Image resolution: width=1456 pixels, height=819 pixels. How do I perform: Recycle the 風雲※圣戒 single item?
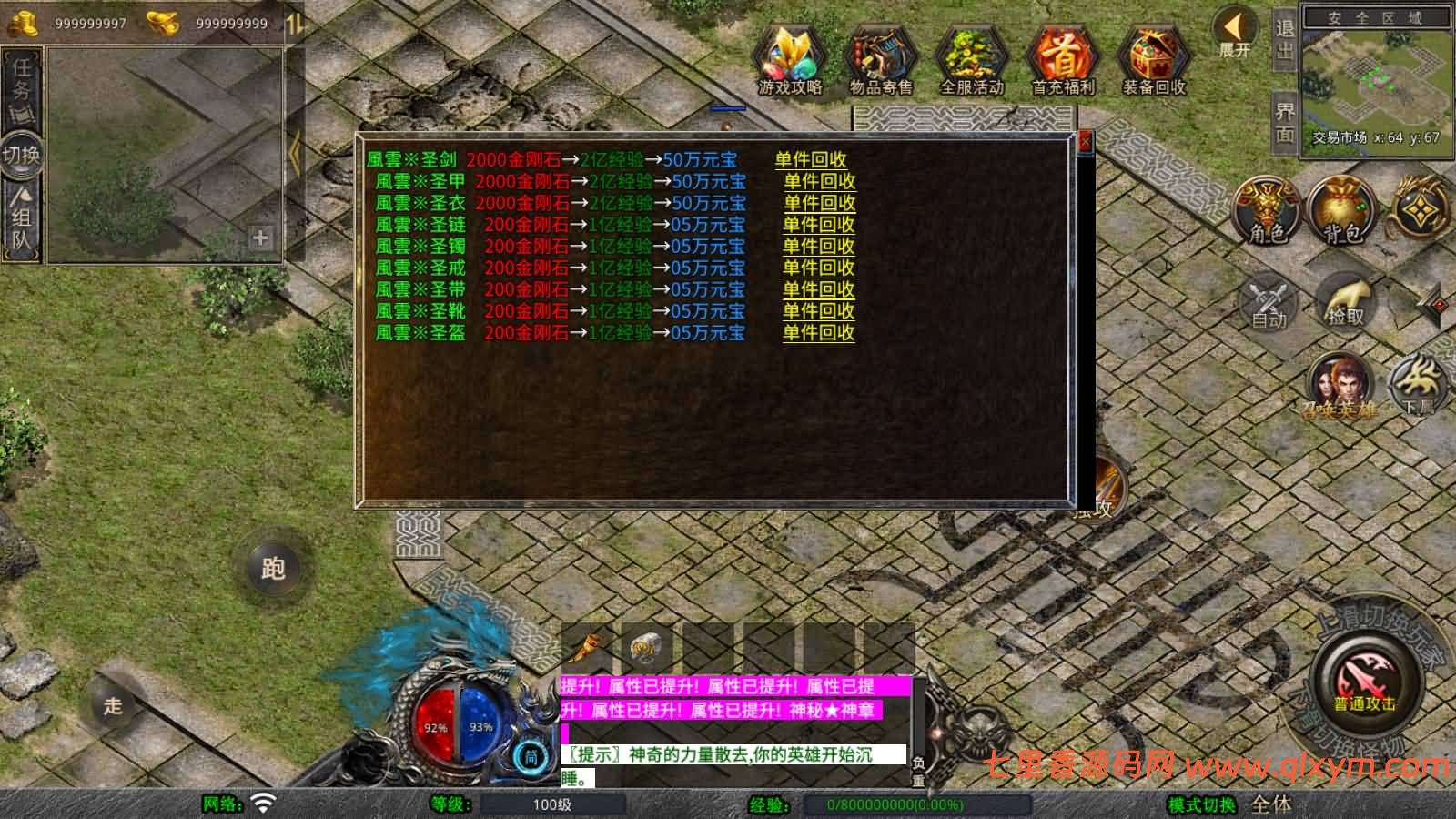[x=819, y=268]
